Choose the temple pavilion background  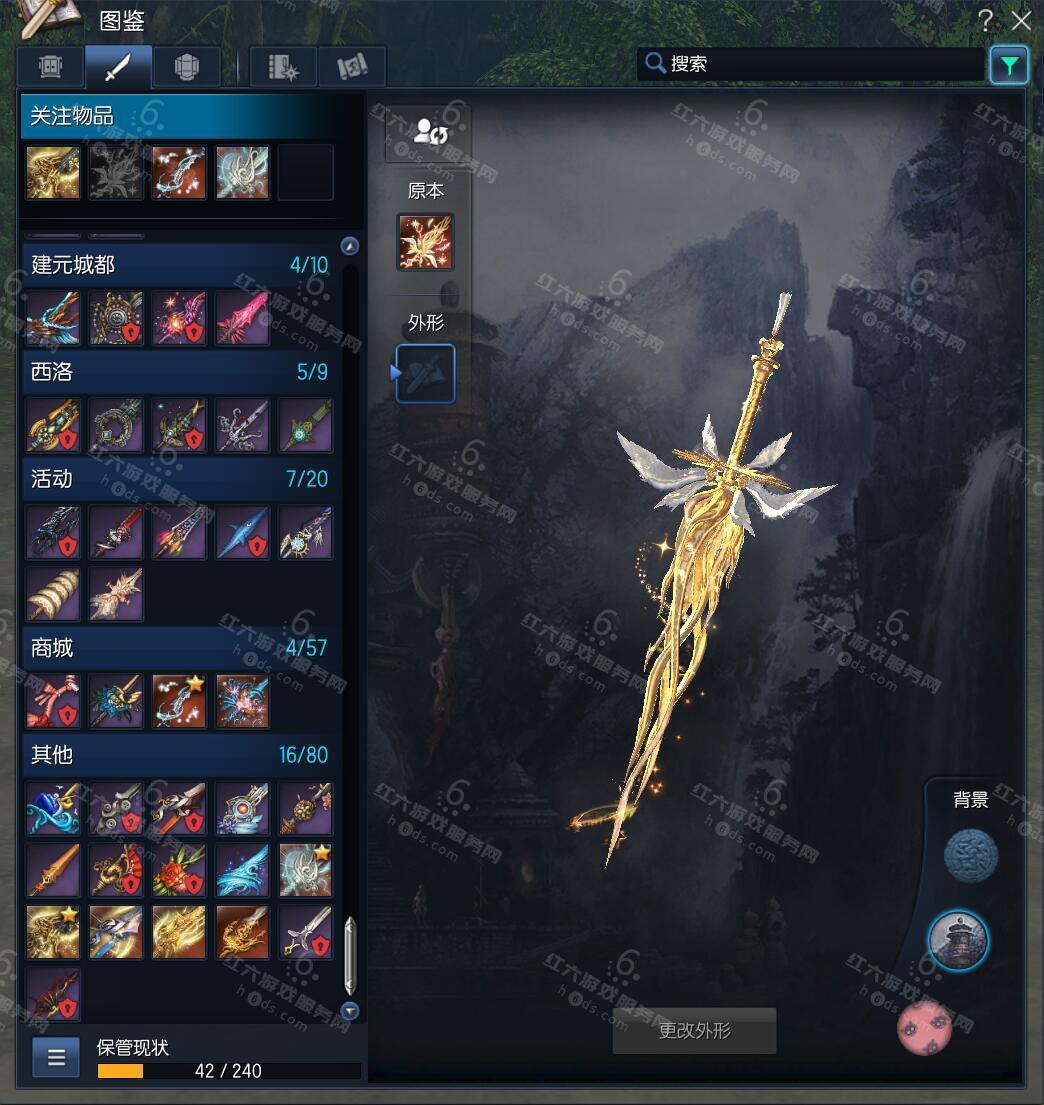pos(958,940)
